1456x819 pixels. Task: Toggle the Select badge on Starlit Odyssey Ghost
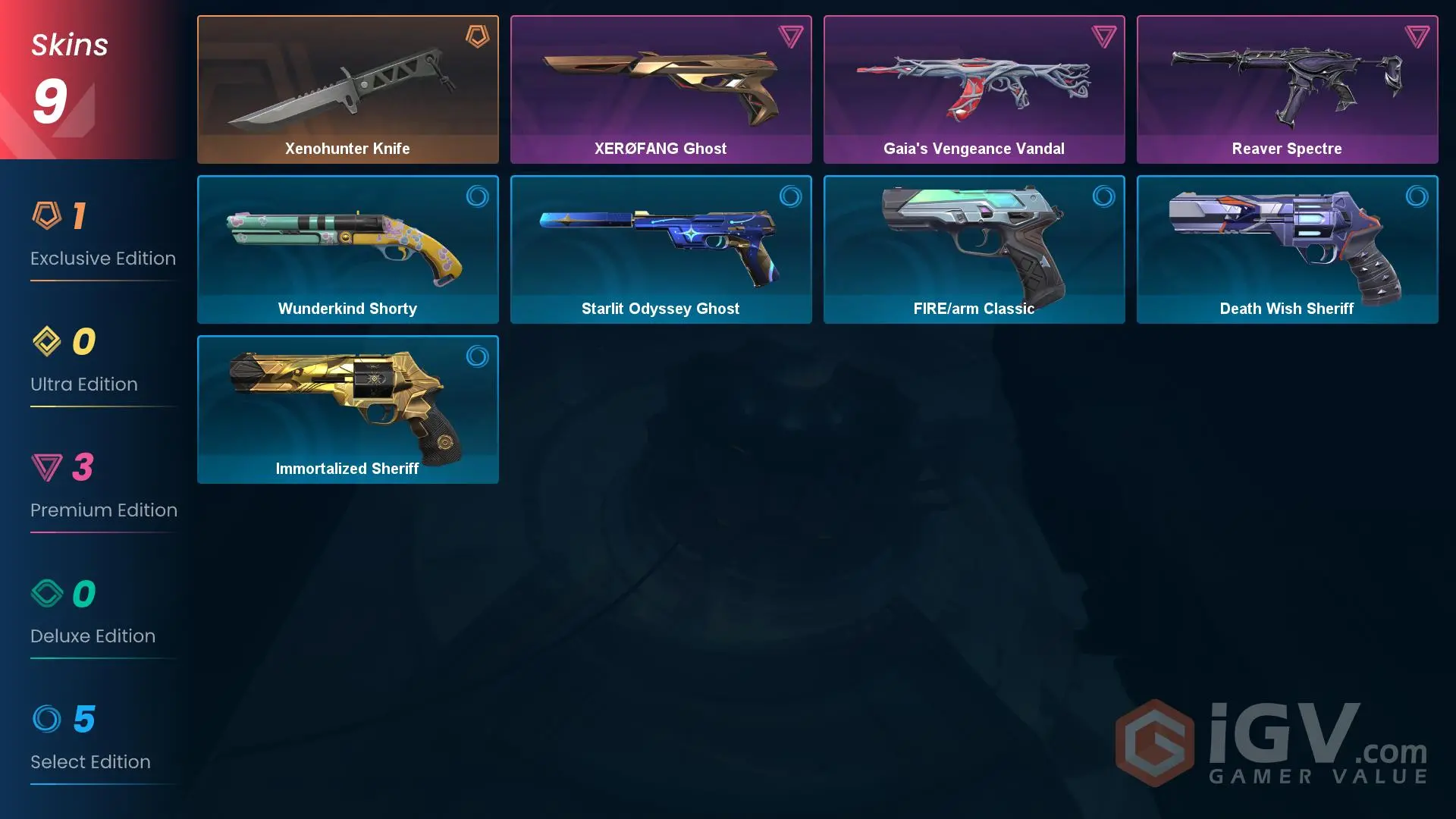790,196
